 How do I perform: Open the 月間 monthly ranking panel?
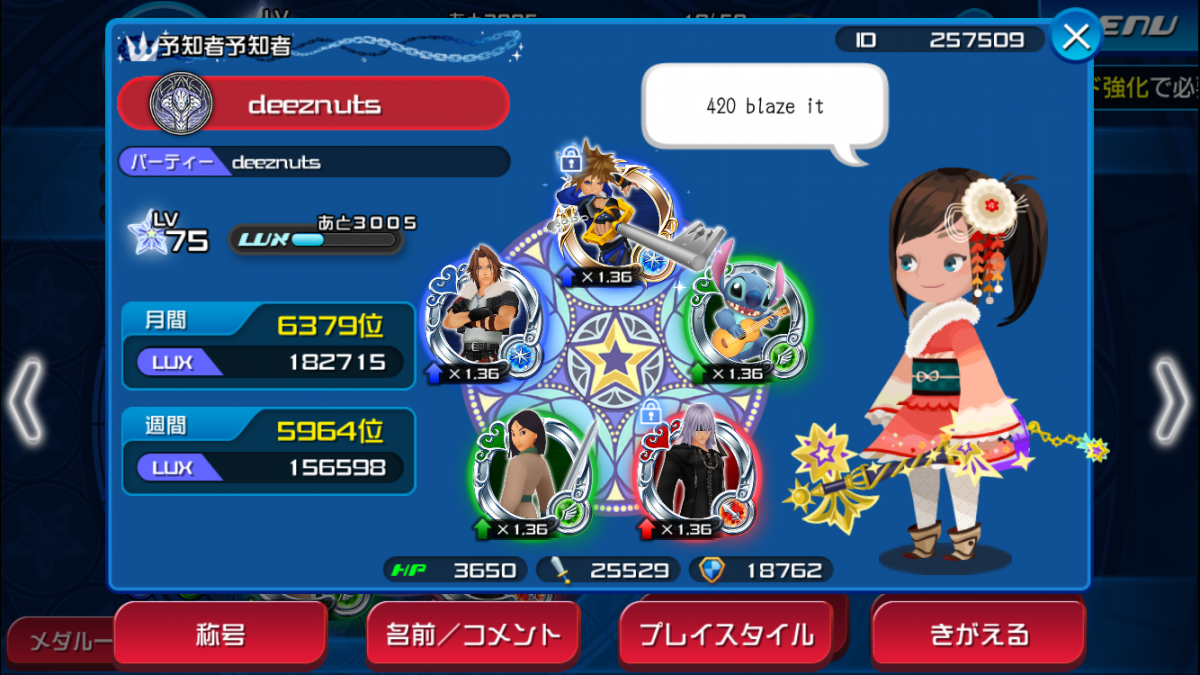click(x=268, y=345)
